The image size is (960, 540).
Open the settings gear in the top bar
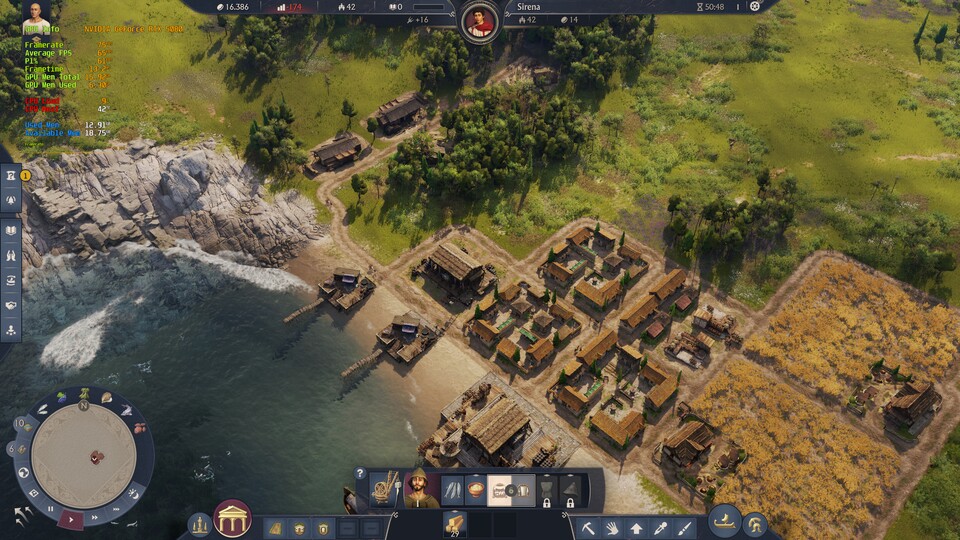coord(754,6)
